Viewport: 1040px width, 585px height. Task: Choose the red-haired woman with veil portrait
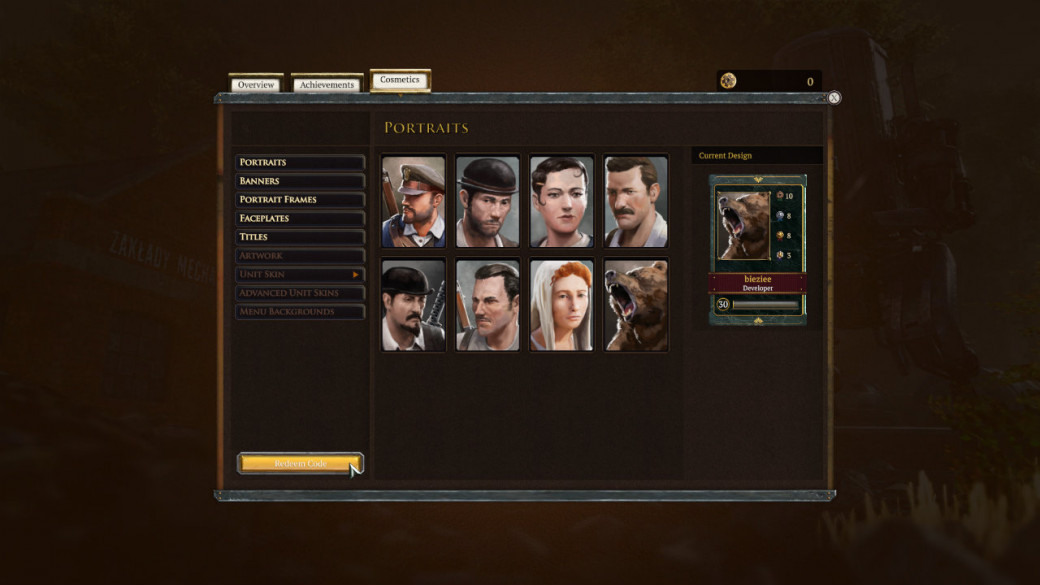(562, 306)
